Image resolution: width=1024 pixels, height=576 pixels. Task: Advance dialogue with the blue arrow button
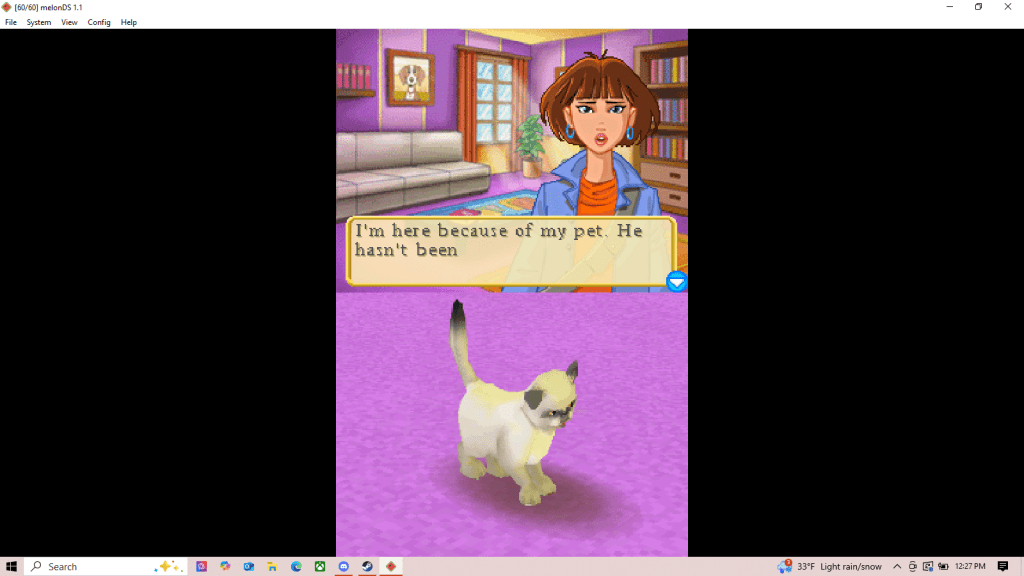[677, 282]
